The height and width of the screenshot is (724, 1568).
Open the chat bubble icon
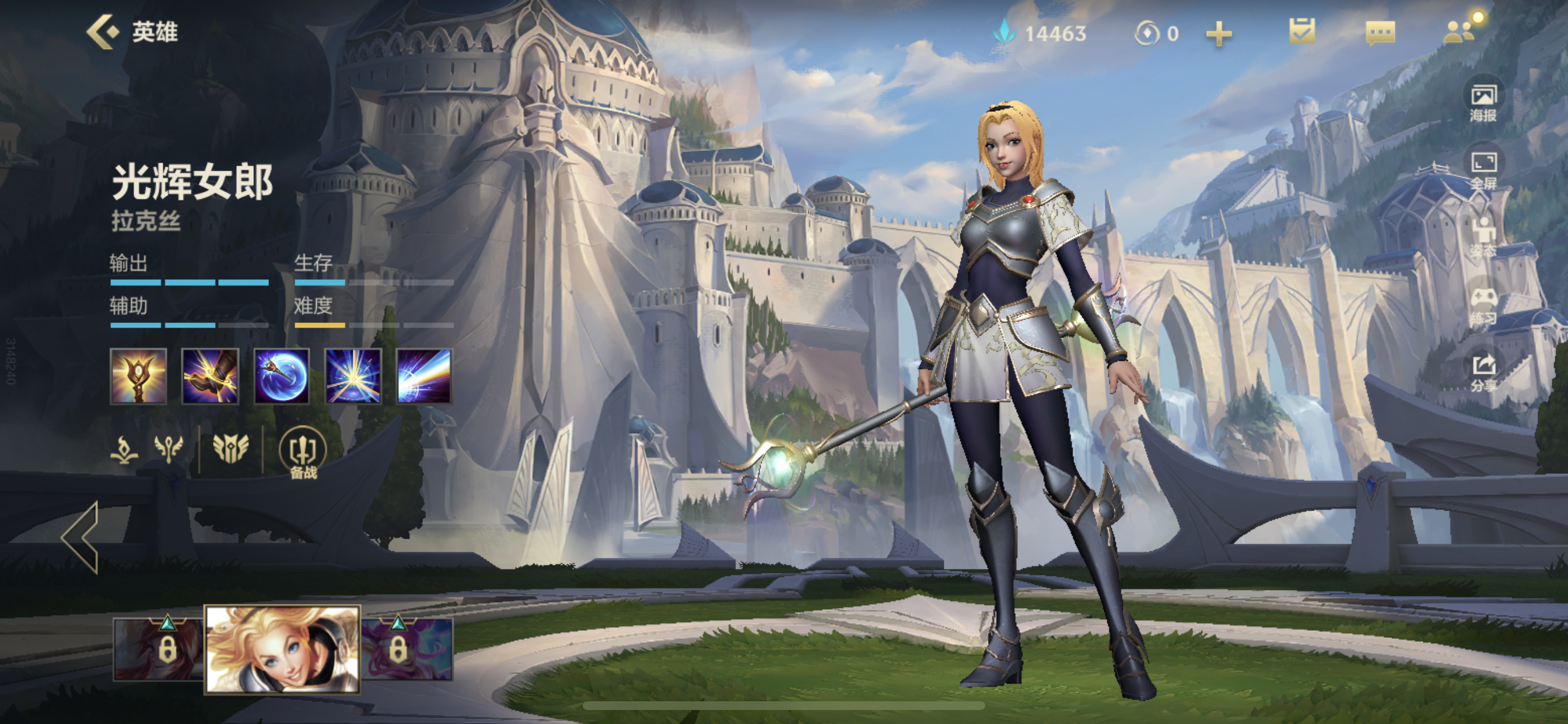tap(1380, 33)
